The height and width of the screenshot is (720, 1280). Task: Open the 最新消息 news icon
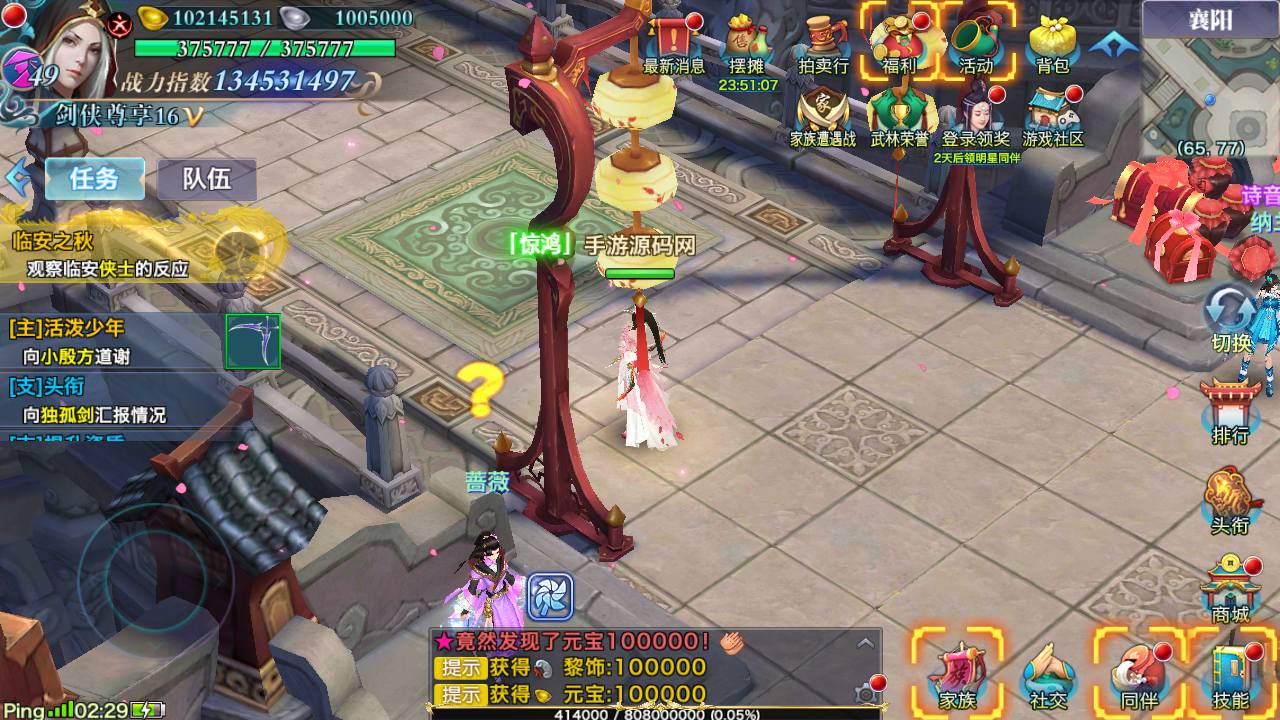[x=674, y=44]
